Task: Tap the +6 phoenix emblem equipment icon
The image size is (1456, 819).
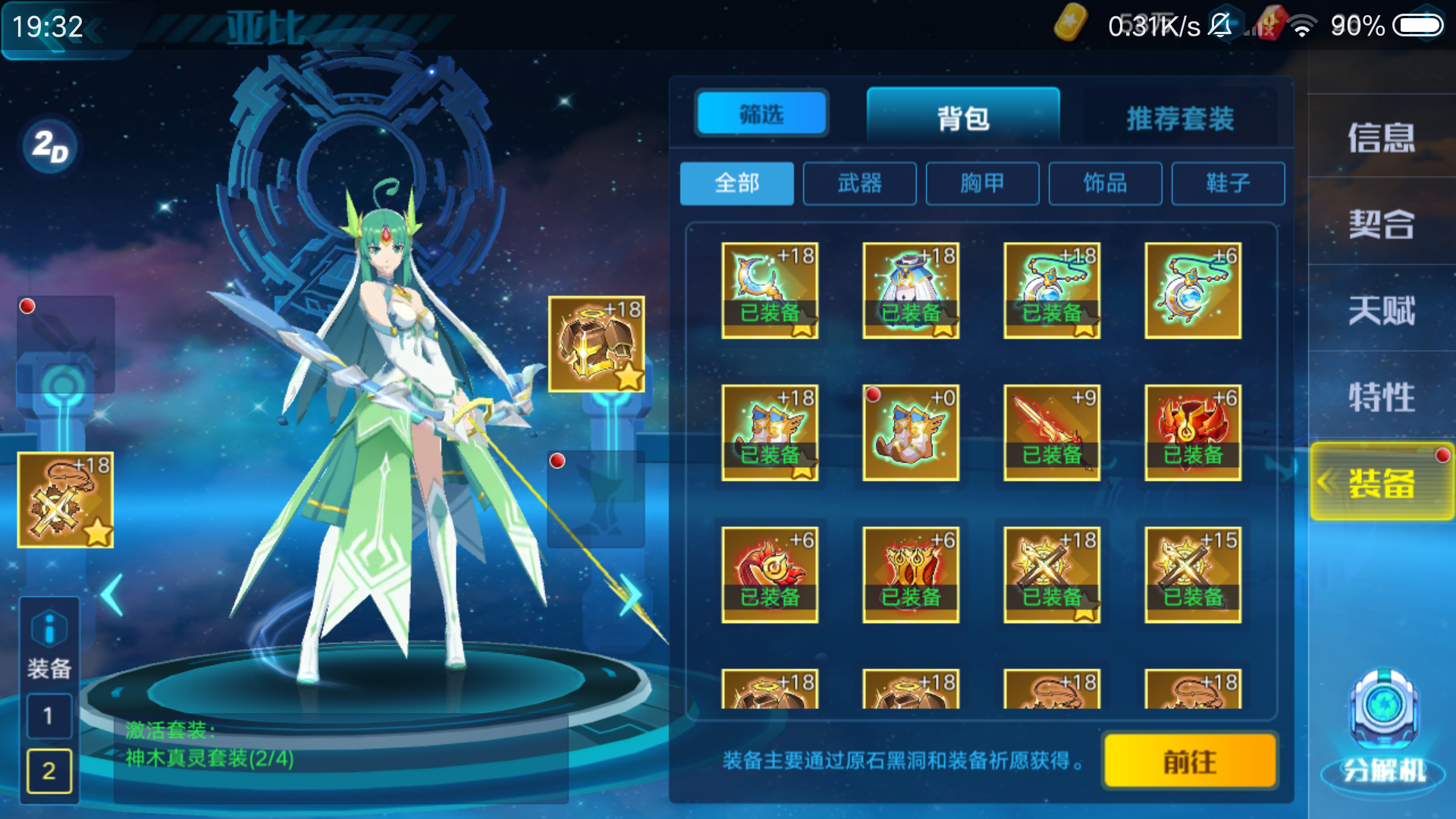Action: click(1193, 432)
